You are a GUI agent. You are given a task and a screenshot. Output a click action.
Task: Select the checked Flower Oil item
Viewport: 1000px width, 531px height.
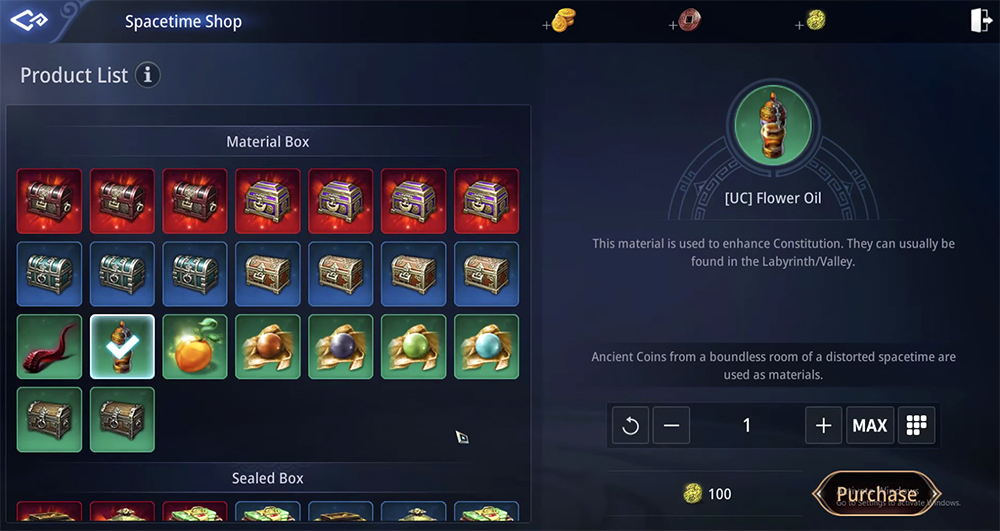pos(122,347)
